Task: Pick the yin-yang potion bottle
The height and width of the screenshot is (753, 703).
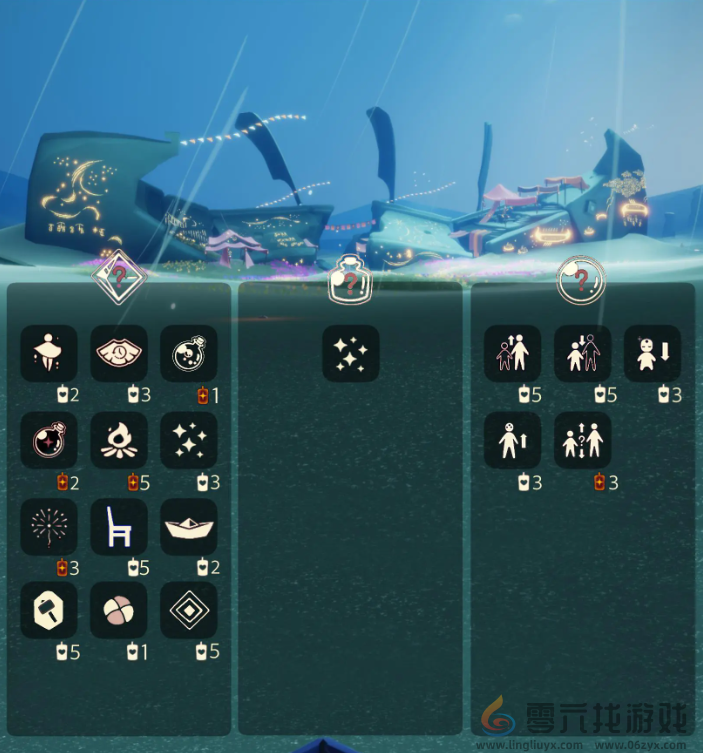Action: point(189,353)
